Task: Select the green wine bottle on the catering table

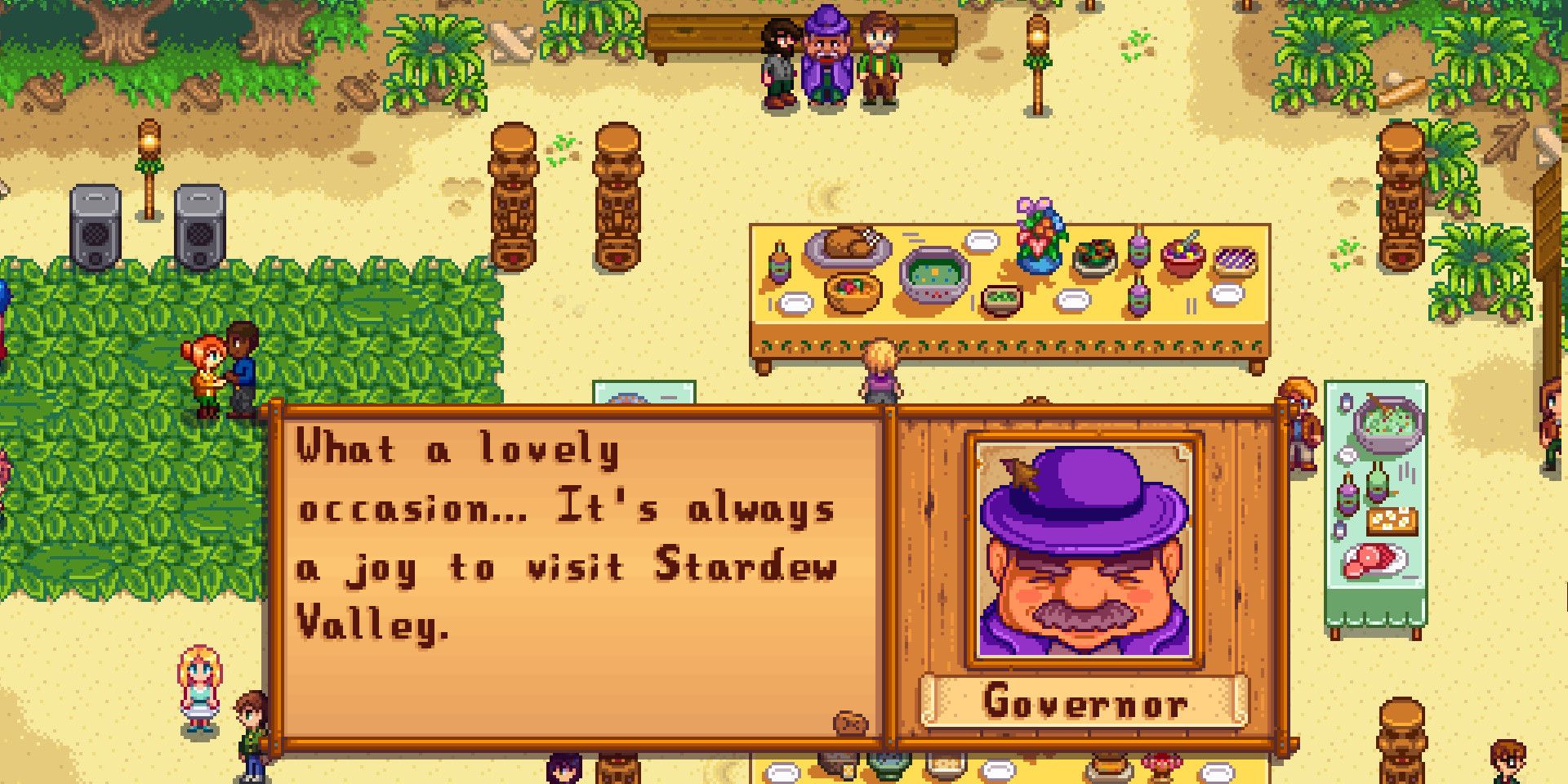Action: pyautogui.click(x=1378, y=482)
